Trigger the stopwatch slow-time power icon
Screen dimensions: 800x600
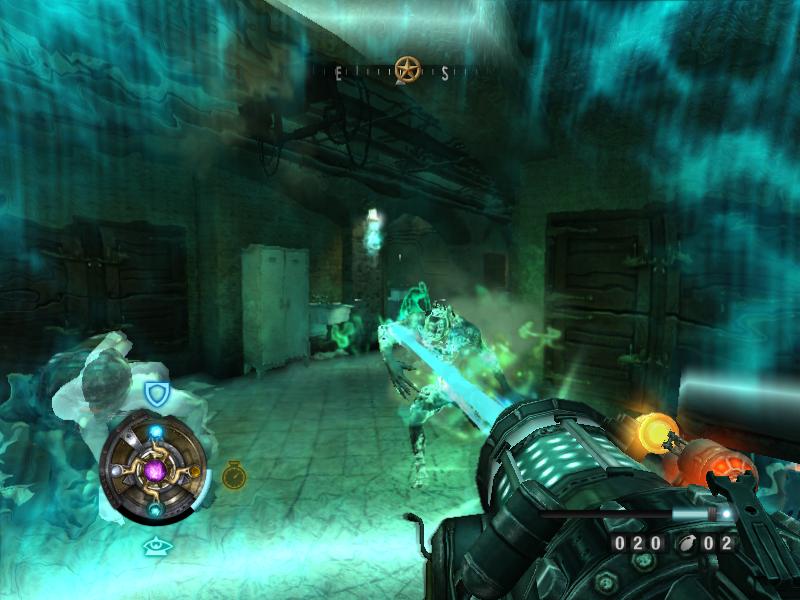coord(233,474)
